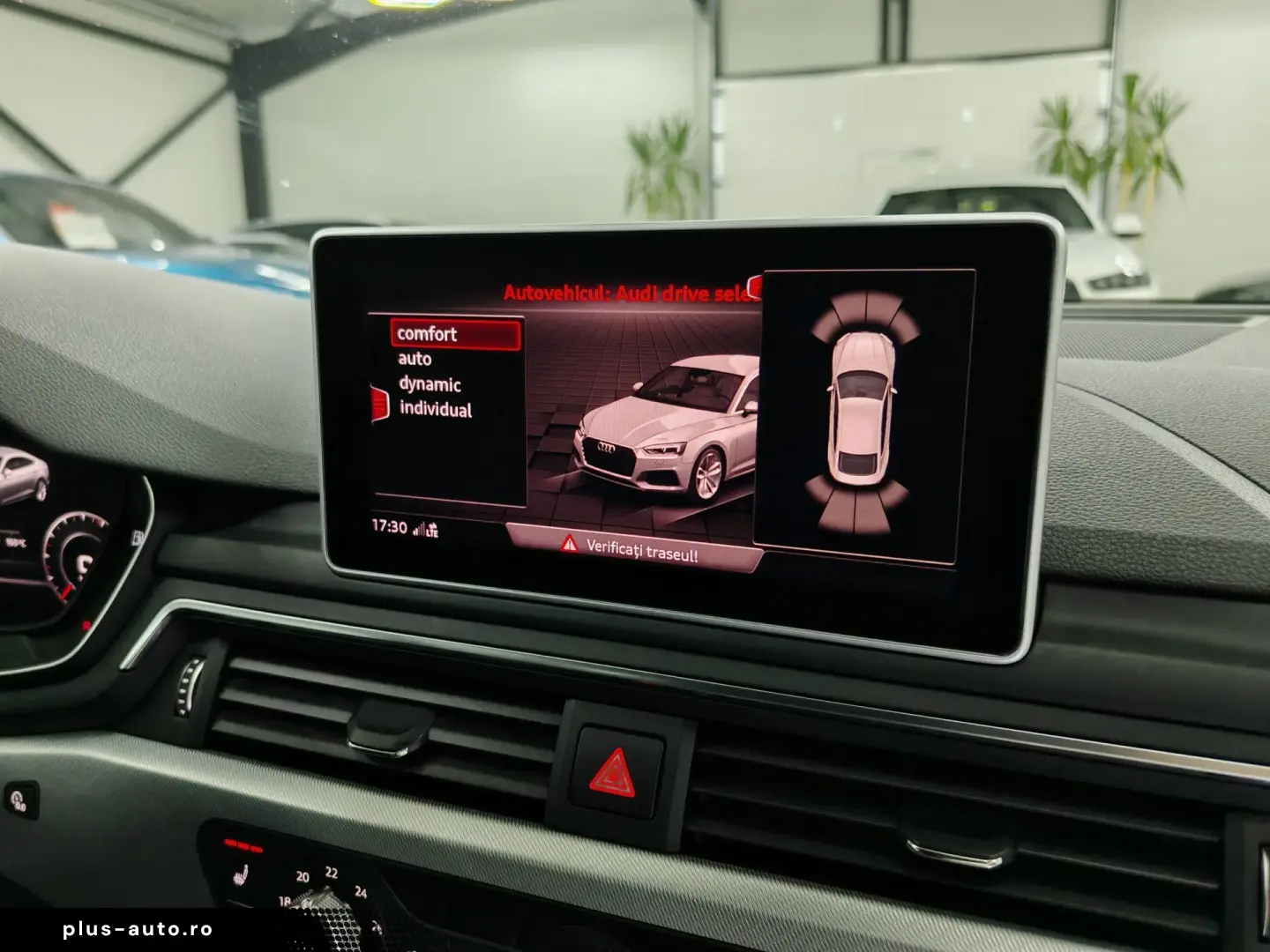This screenshot has width=1270, height=952.
Task: Switch to dynamic drive mode
Action: click(430, 384)
